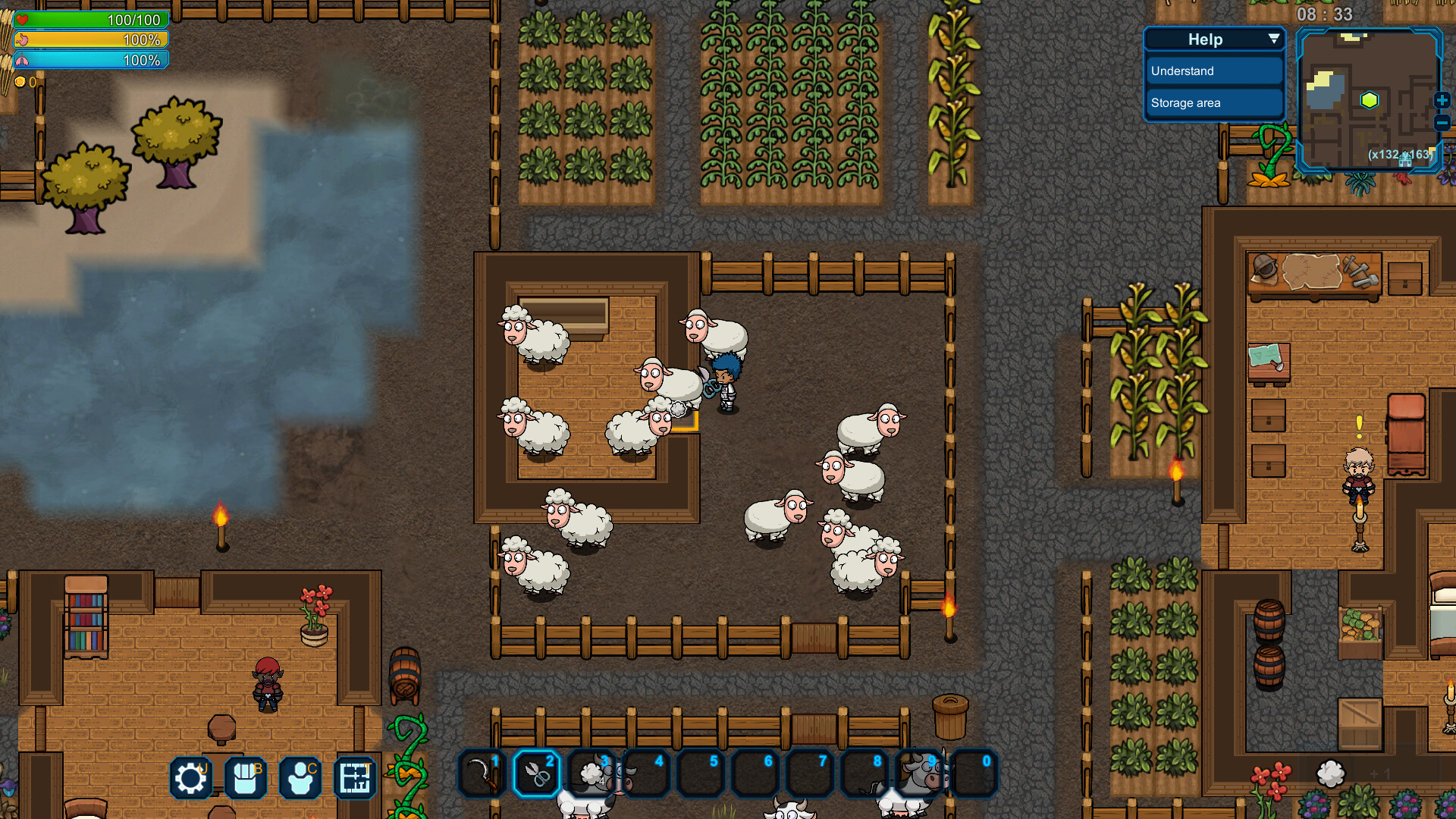Select the cow item in hotbar slot 9
Image resolution: width=1456 pixels, height=819 pixels.
pyautogui.click(x=920, y=773)
